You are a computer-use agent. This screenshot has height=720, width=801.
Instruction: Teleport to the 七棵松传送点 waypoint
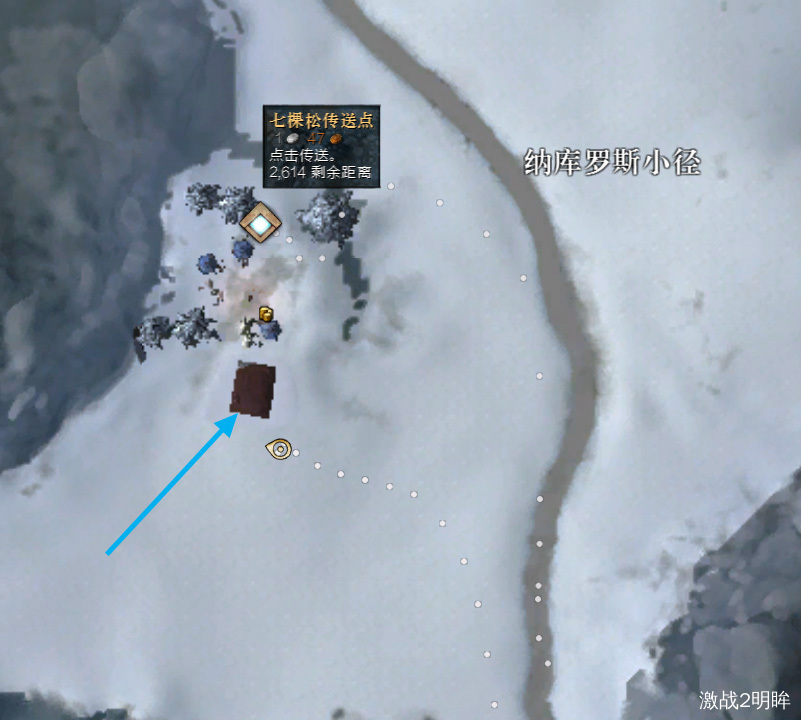tap(260, 225)
